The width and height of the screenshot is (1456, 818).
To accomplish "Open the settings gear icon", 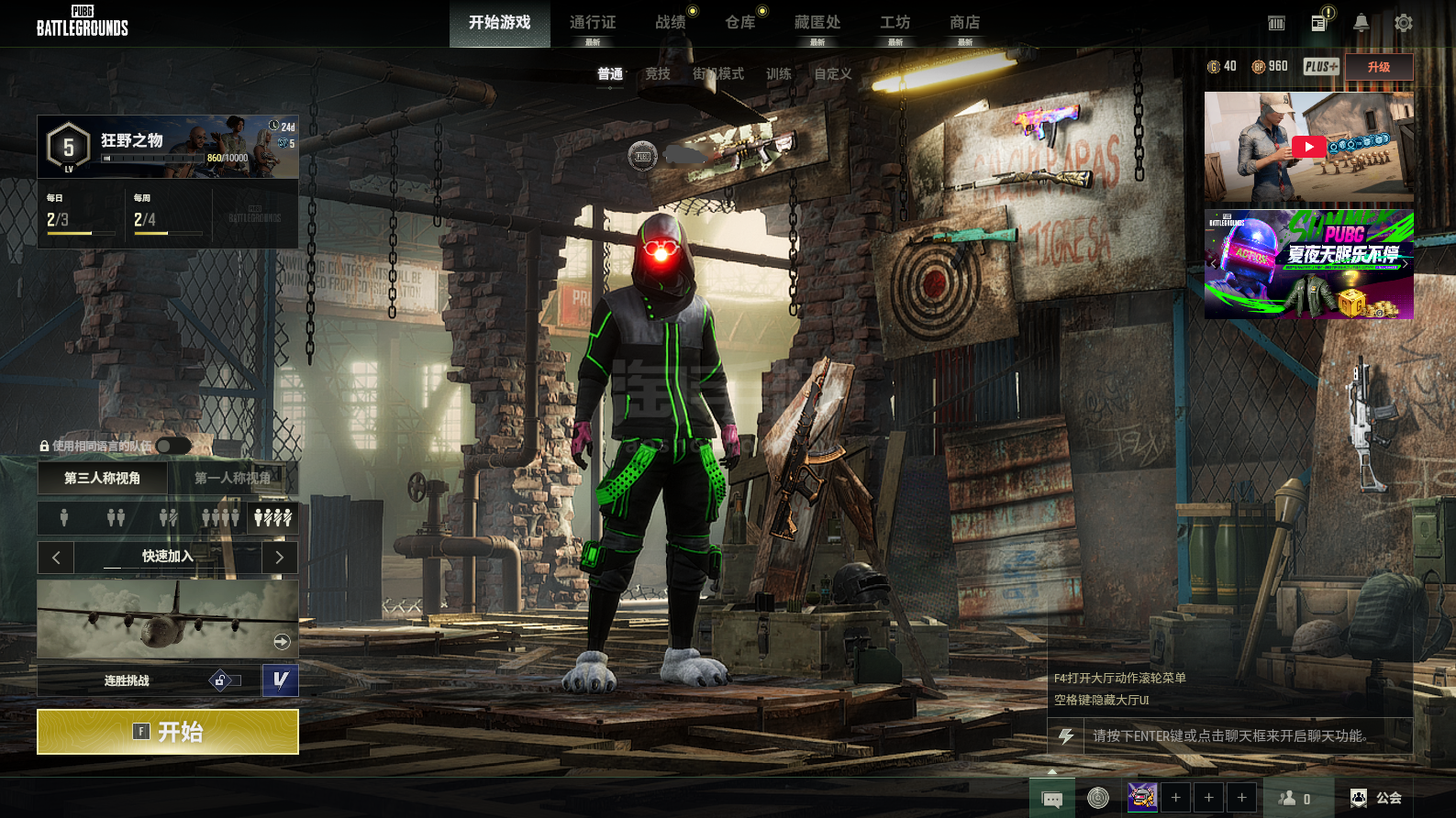I will coord(1403,23).
